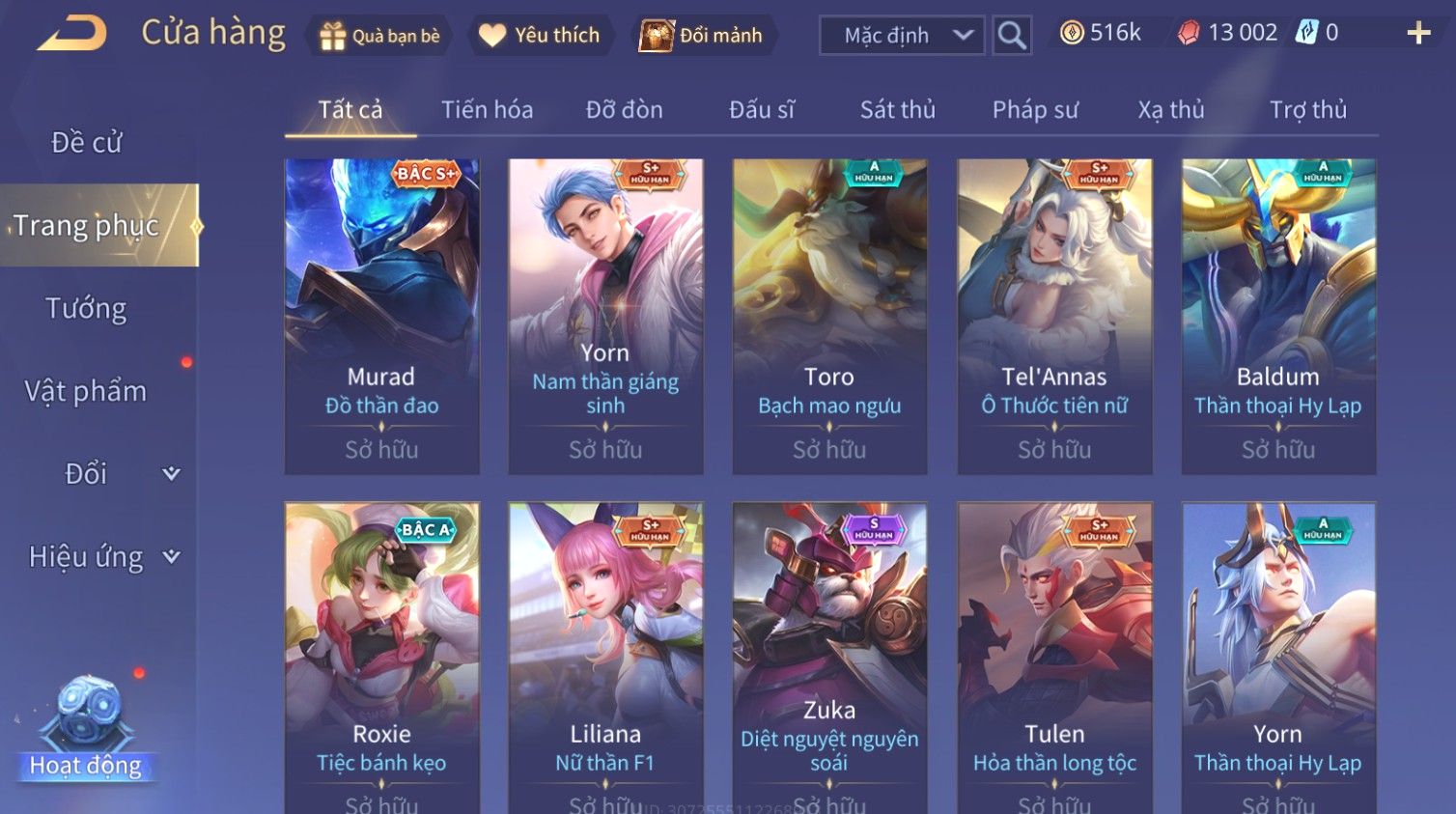This screenshot has height=814, width=1456.
Task: Choose the Liliana Nữ thần F1 skin
Action: pyautogui.click(x=605, y=657)
